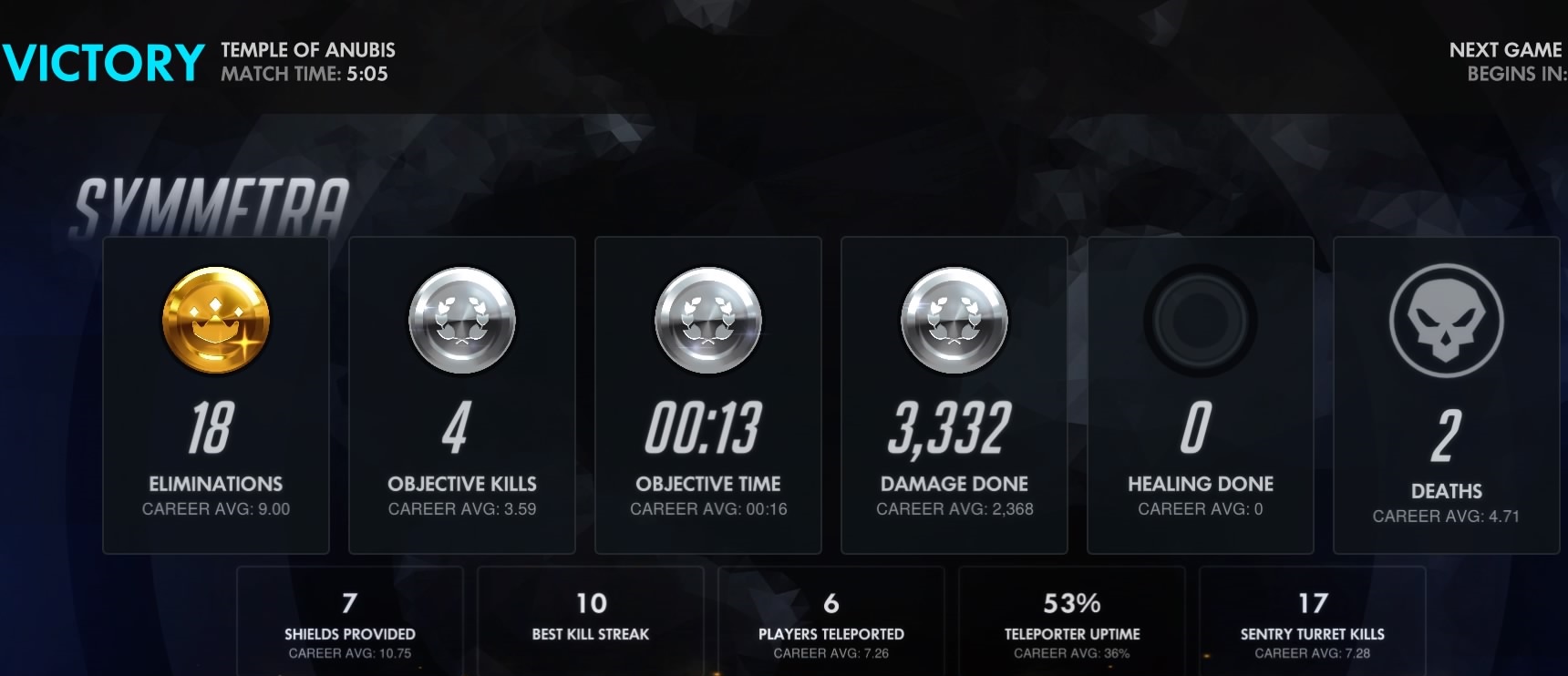This screenshot has height=676, width=1568.
Task: Expand the Sentry Turret Kills stat panel
Action: tap(1313, 621)
